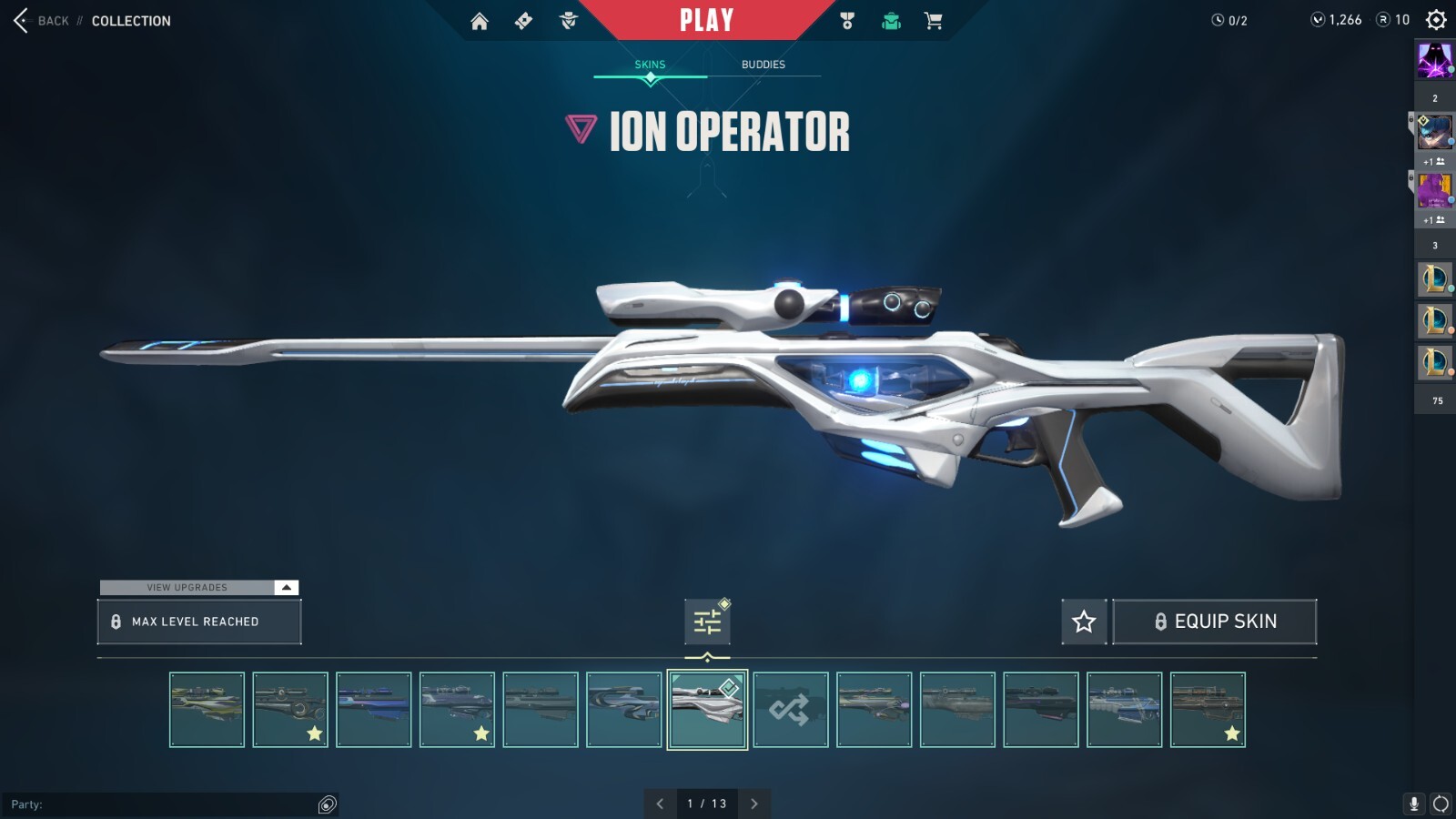1456x819 pixels.
Task: Click the Home icon in the top navigation
Action: (x=480, y=20)
